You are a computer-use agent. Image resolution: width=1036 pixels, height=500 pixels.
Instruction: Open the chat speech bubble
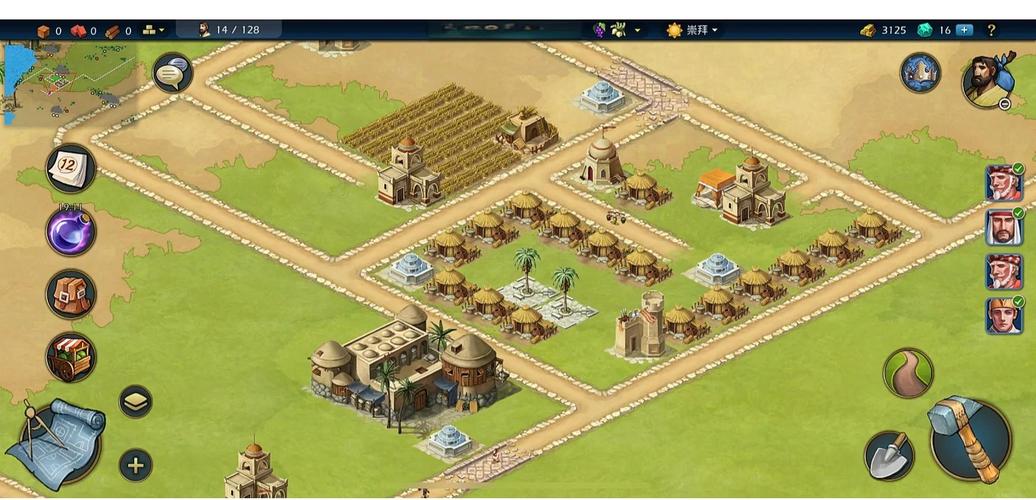172,73
